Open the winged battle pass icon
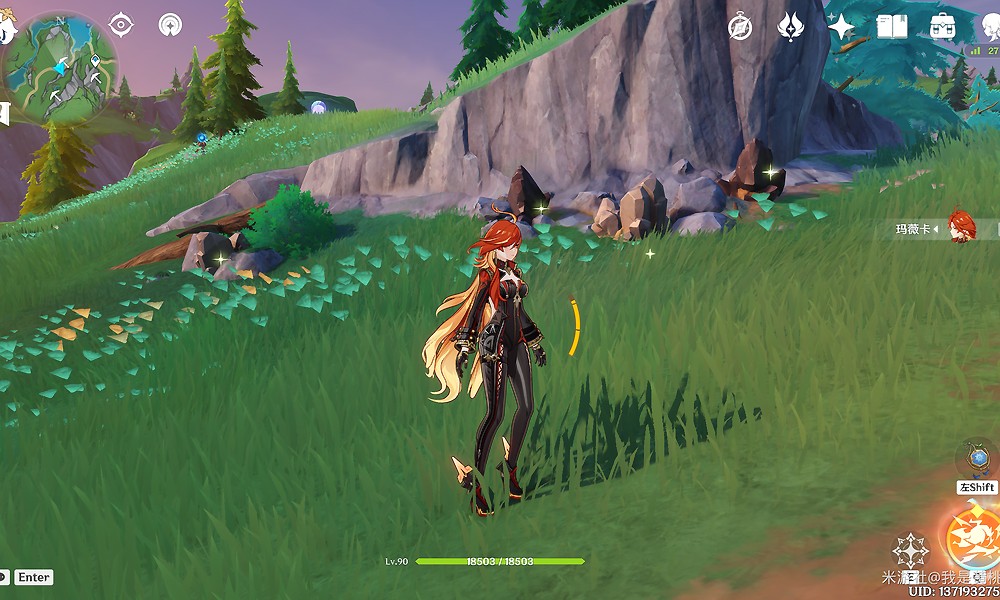This screenshot has width=1000, height=600. tap(791, 26)
